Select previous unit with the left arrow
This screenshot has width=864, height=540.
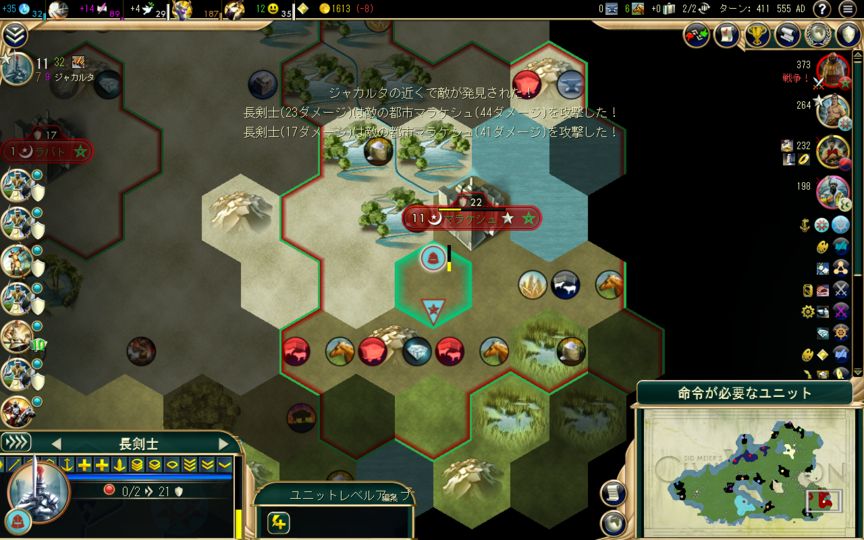click(x=56, y=443)
